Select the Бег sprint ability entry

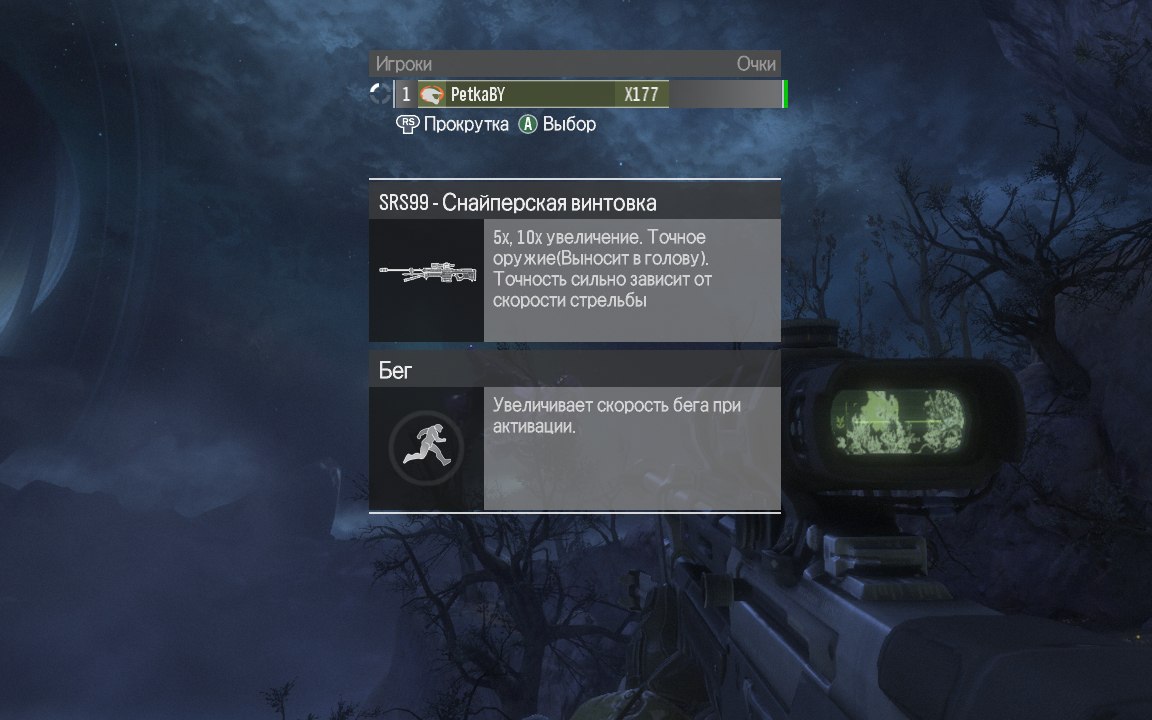(x=574, y=370)
